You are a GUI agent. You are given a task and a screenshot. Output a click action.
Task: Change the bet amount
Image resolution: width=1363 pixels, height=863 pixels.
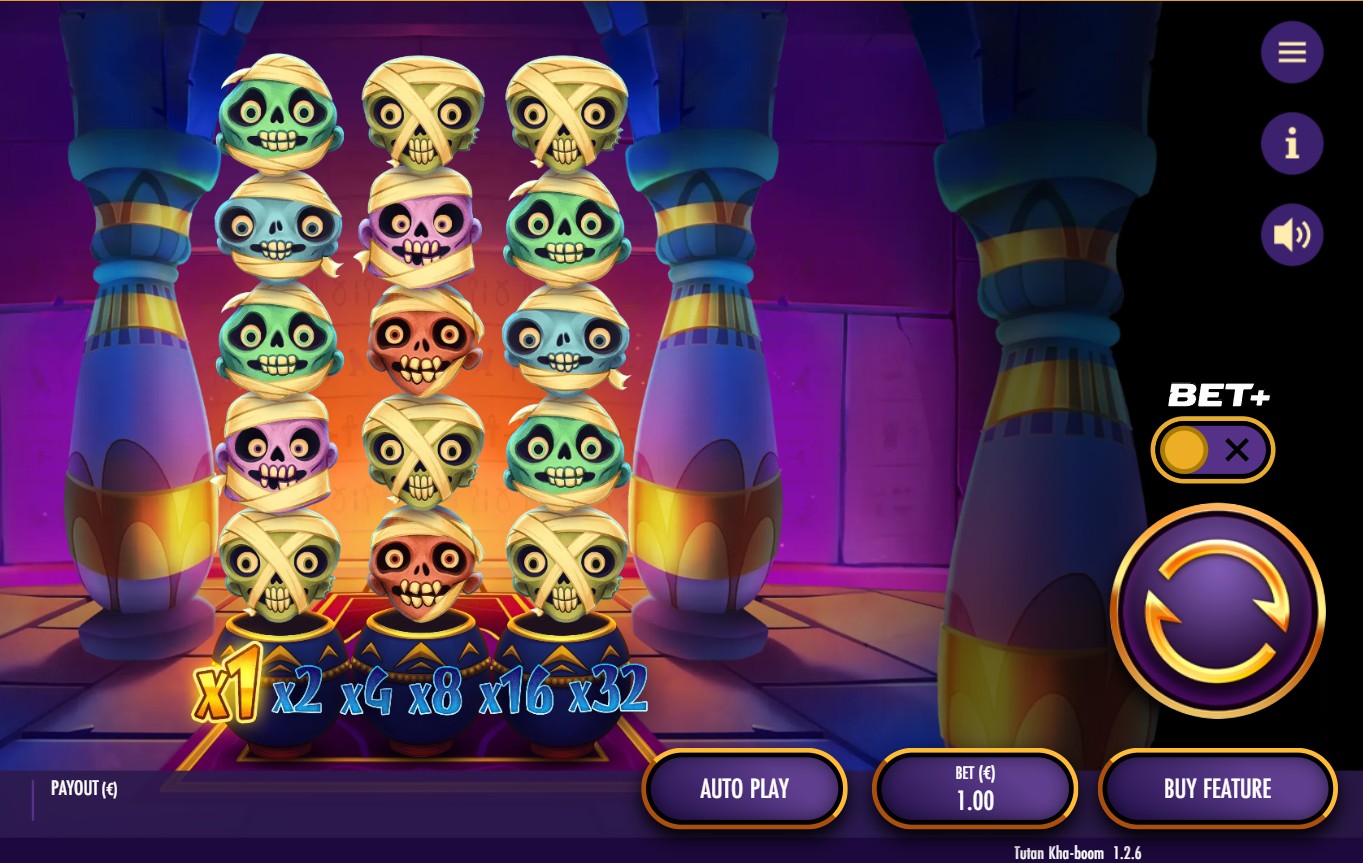(x=975, y=789)
